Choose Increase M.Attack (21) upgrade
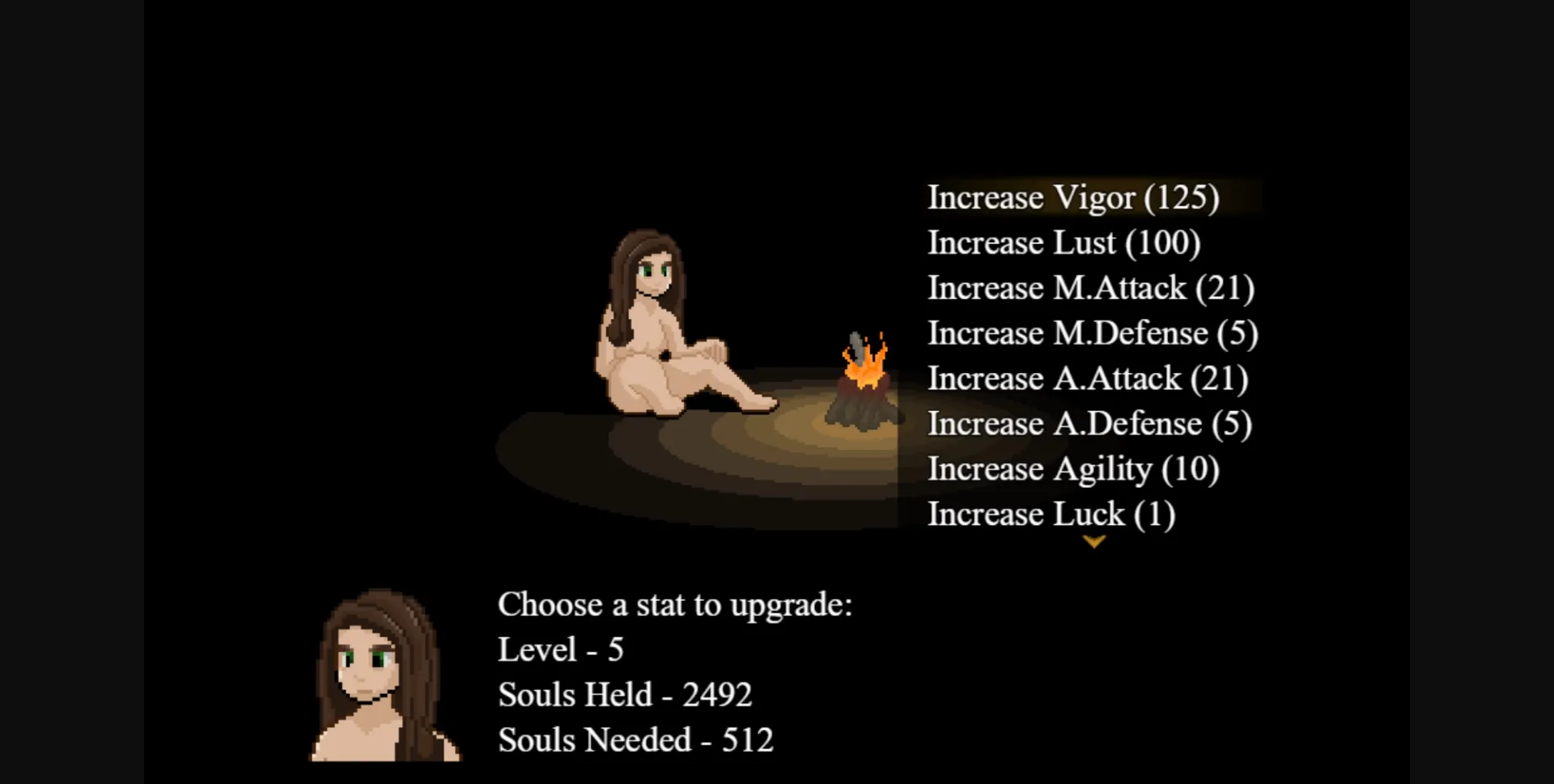The width and height of the screenshot is (1554, 784). click(x=1091, y=287)
